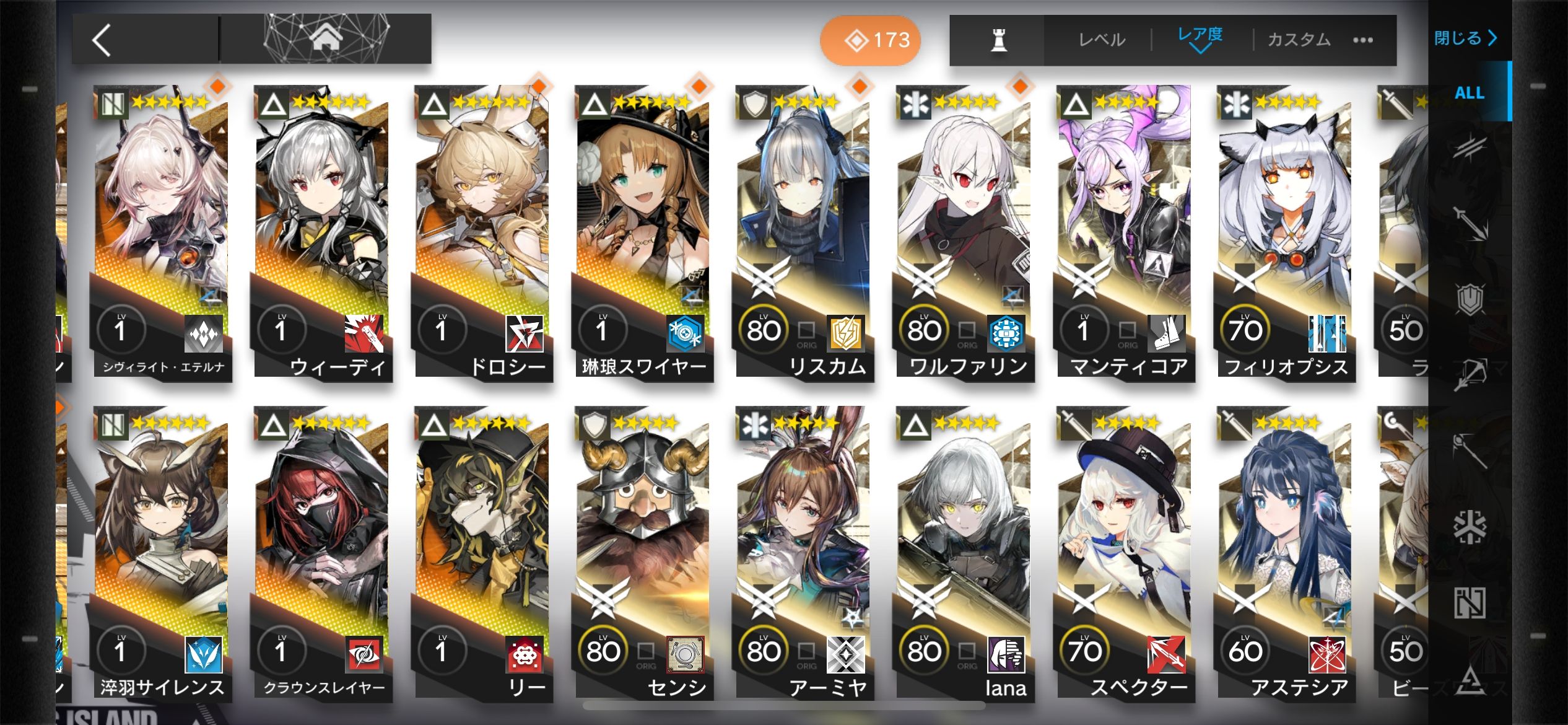
Task: Sort operators by レベル
Action: point(1101,40)
